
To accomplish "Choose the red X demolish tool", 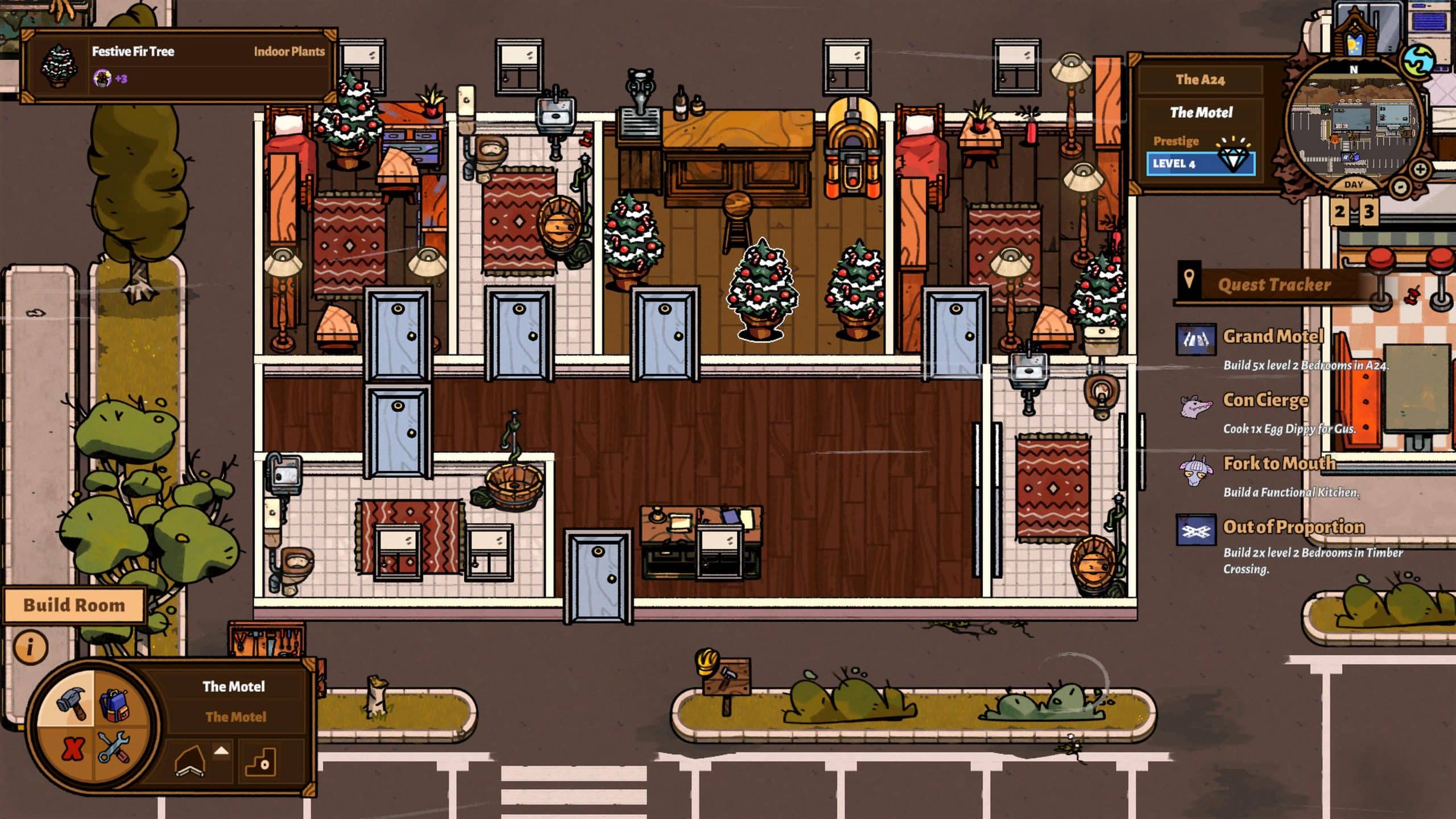I will click(x=72, y=748).
